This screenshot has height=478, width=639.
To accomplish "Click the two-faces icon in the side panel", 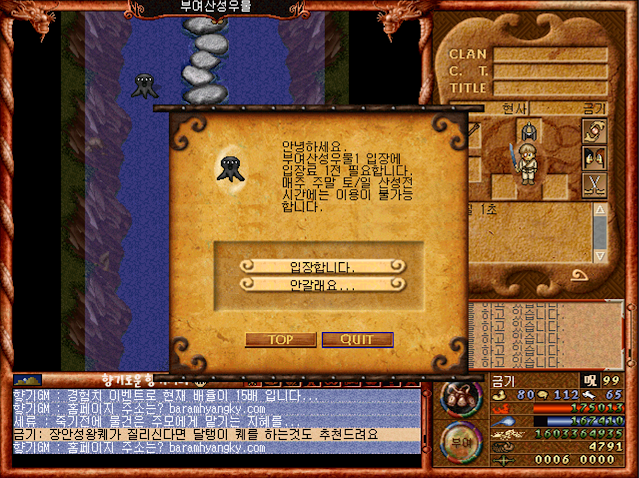I will pos(594,157).
